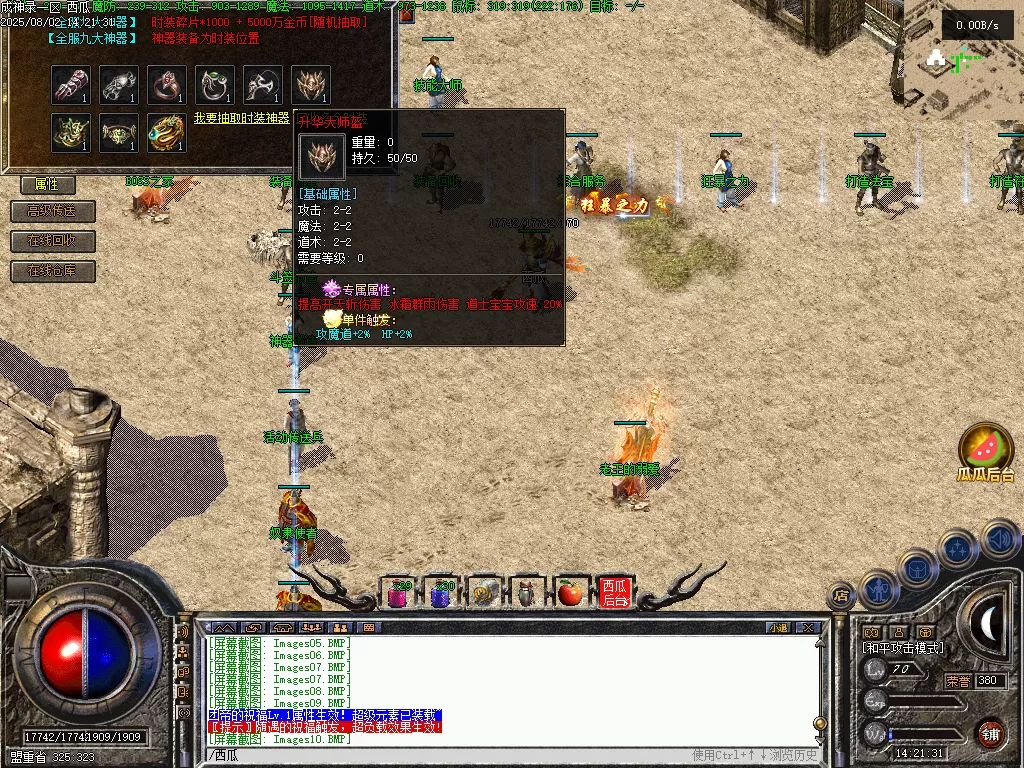Screen dimensions: 1024x768
Task: Close the chat window with X
Action: point(808,628)
